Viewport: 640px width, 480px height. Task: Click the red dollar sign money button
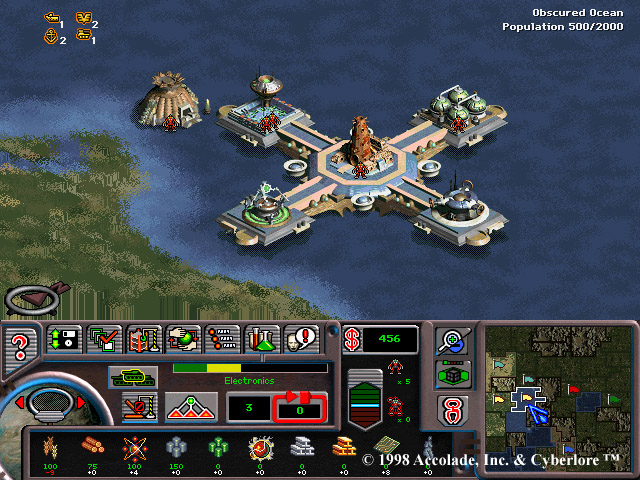click(352, 339)
